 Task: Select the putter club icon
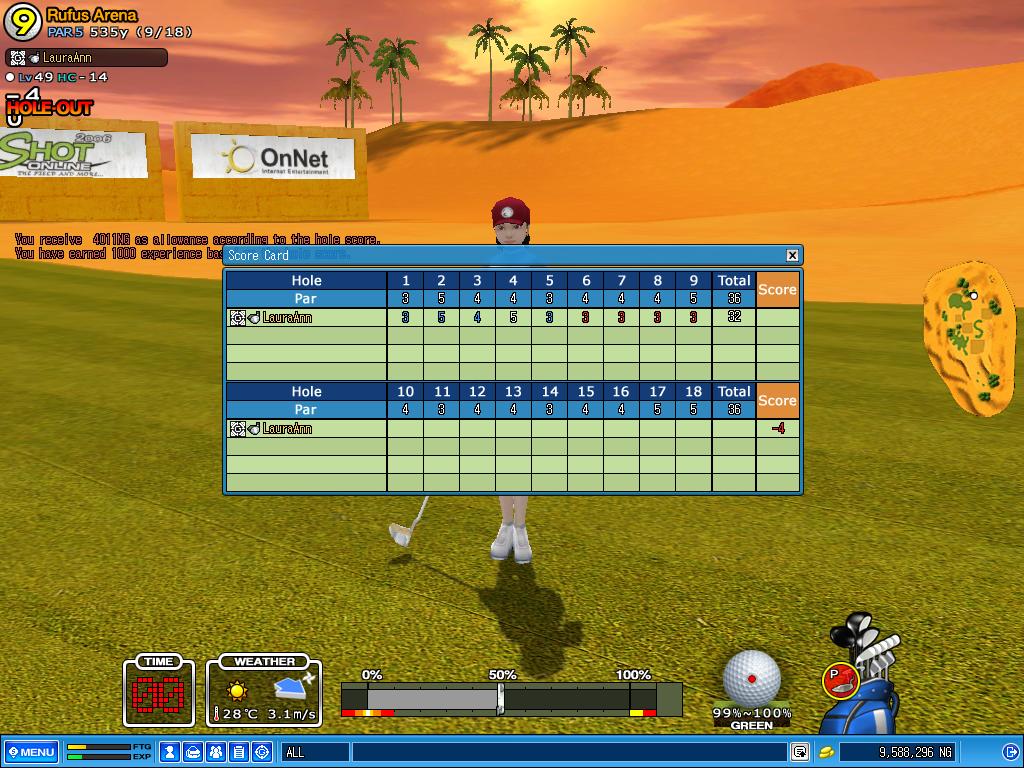[x=841, y=681]
